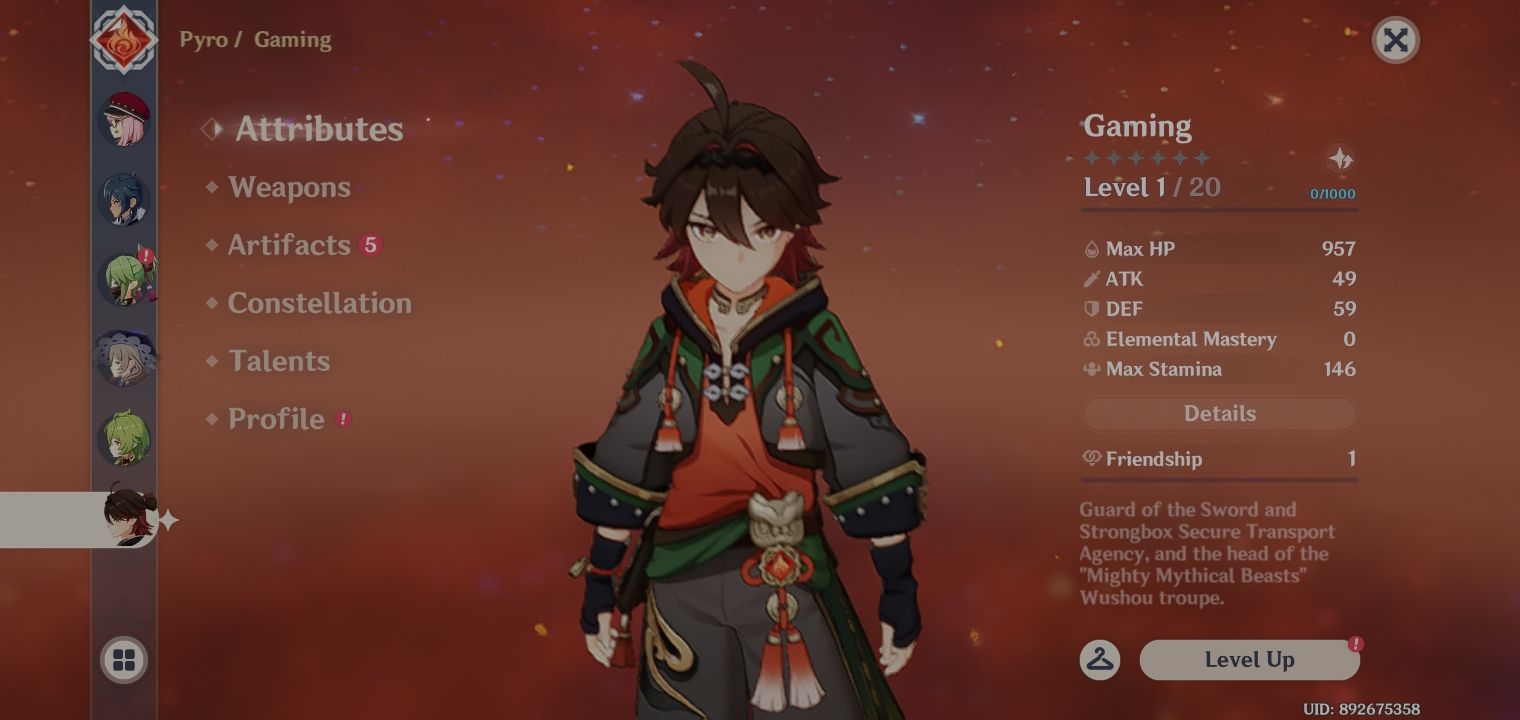Select the silver-haired character's portrait
The image size is (1520, 720).
[x=124, y=358]
